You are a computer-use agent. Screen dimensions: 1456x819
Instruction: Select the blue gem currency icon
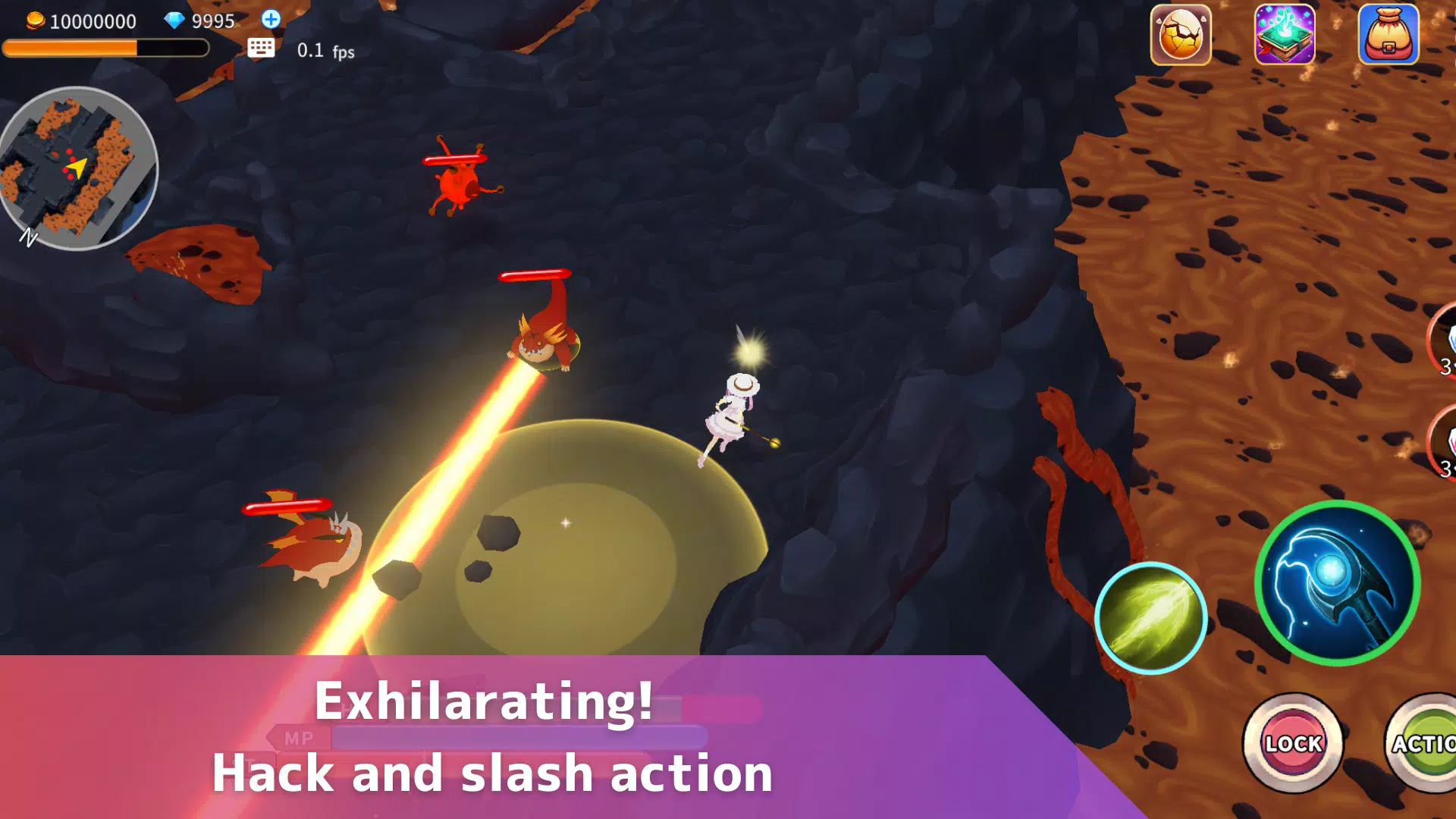[176, 21]
